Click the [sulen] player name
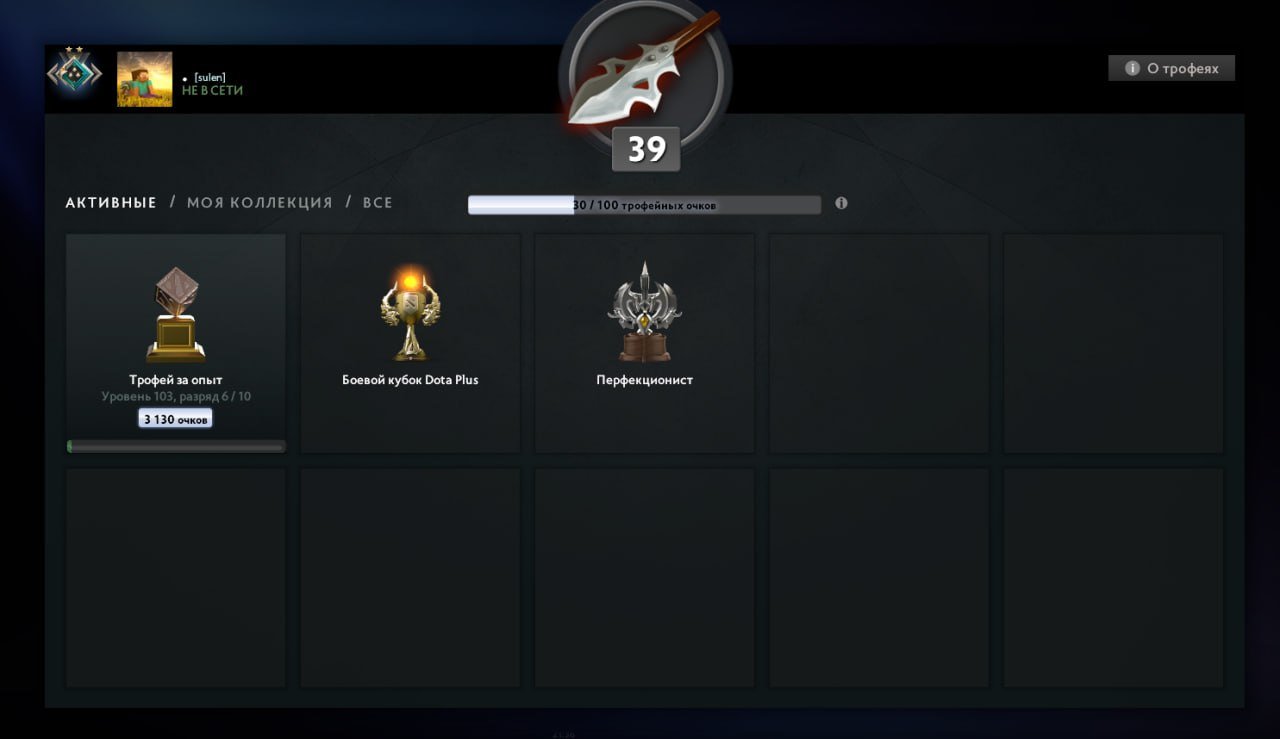 (211, 76)
